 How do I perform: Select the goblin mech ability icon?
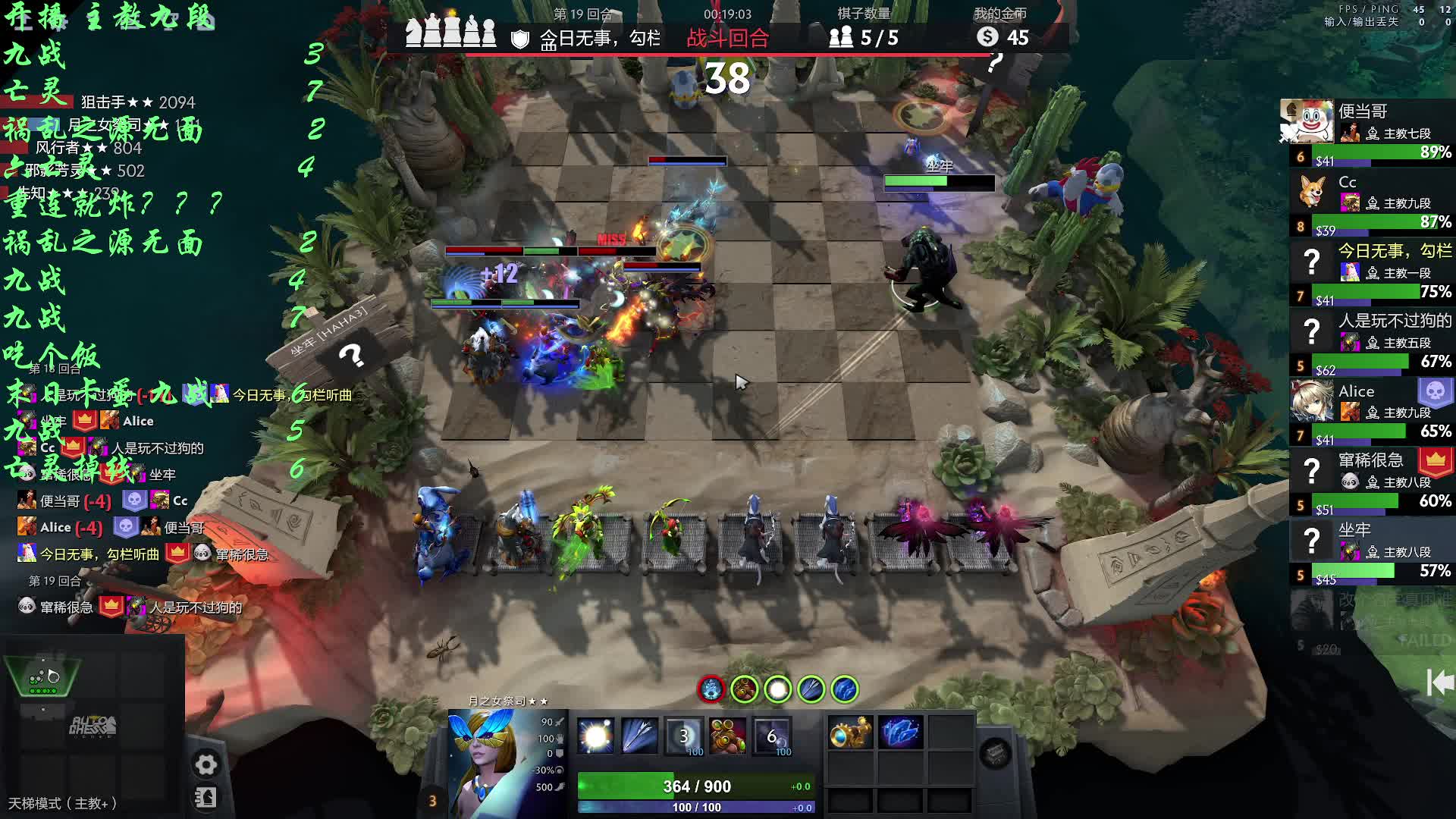(727, 736)
